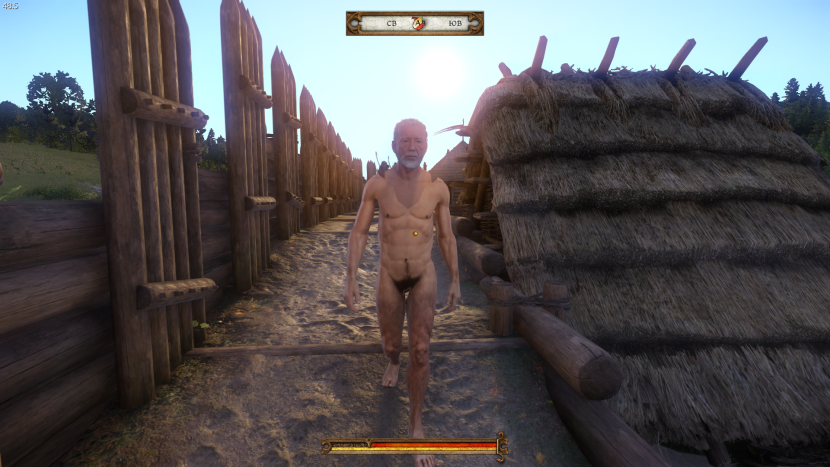Click the compass direction bar
The height and width of the screenshot is (467, 830).
(x=414, y=23)
